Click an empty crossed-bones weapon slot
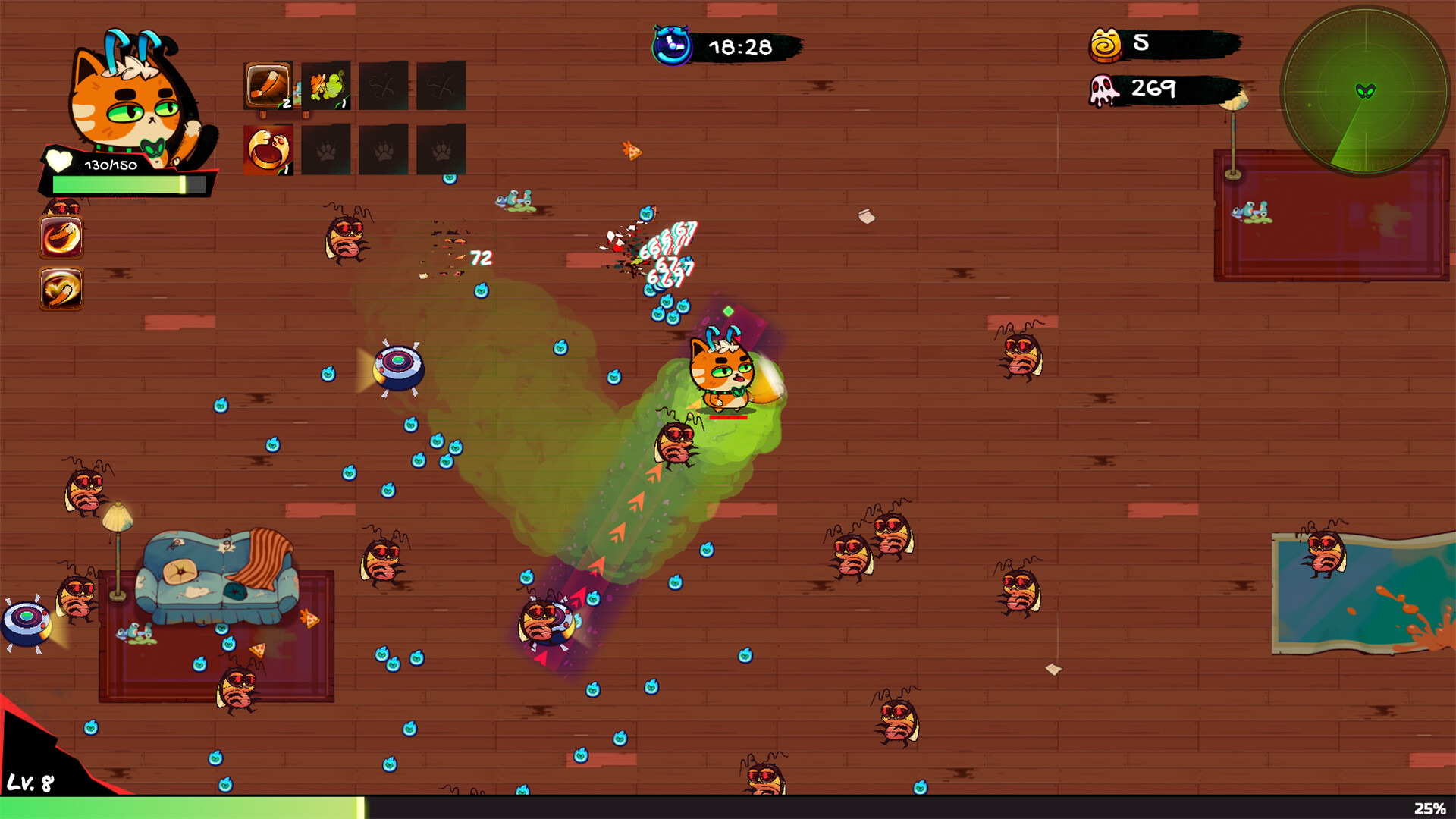Viewport: 1456px width, 819px height. [384, 85]
